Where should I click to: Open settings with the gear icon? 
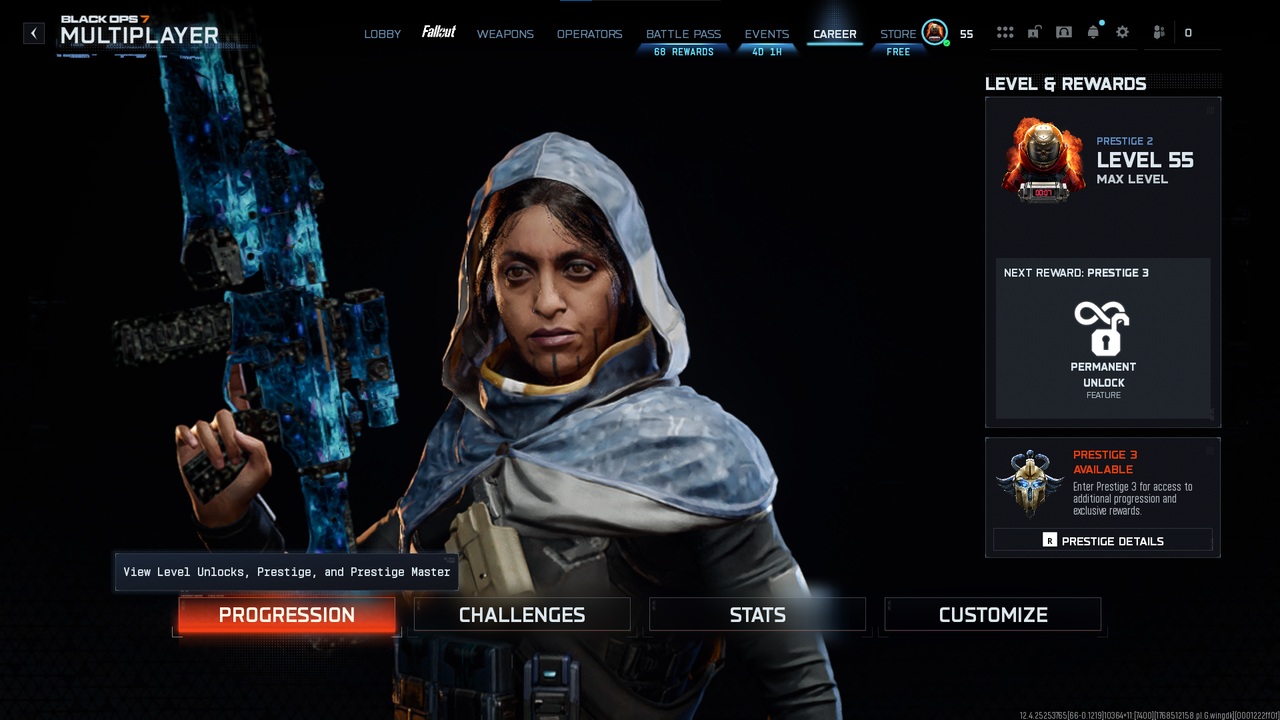coord(1122,33)
